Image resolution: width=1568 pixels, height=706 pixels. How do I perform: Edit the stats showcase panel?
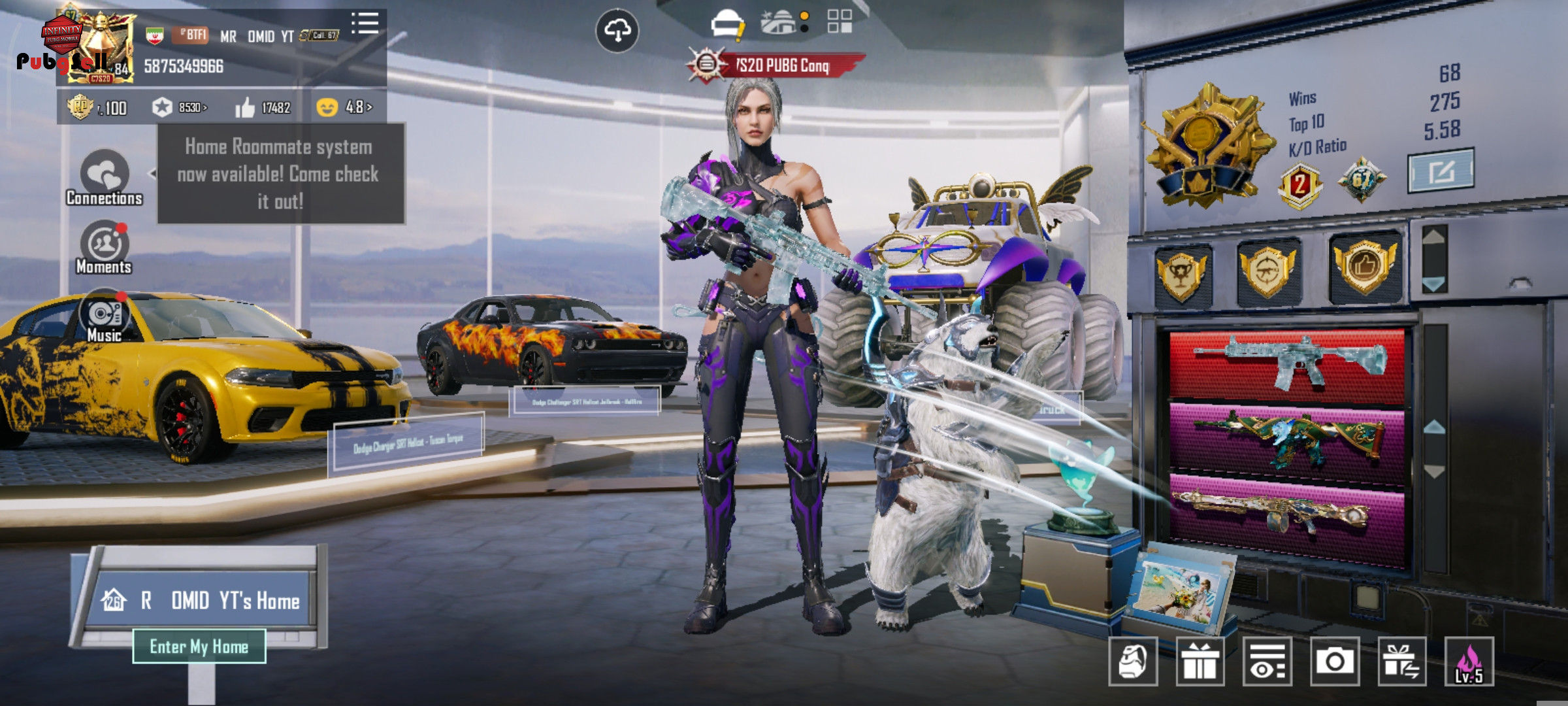tap(1441, 171)
